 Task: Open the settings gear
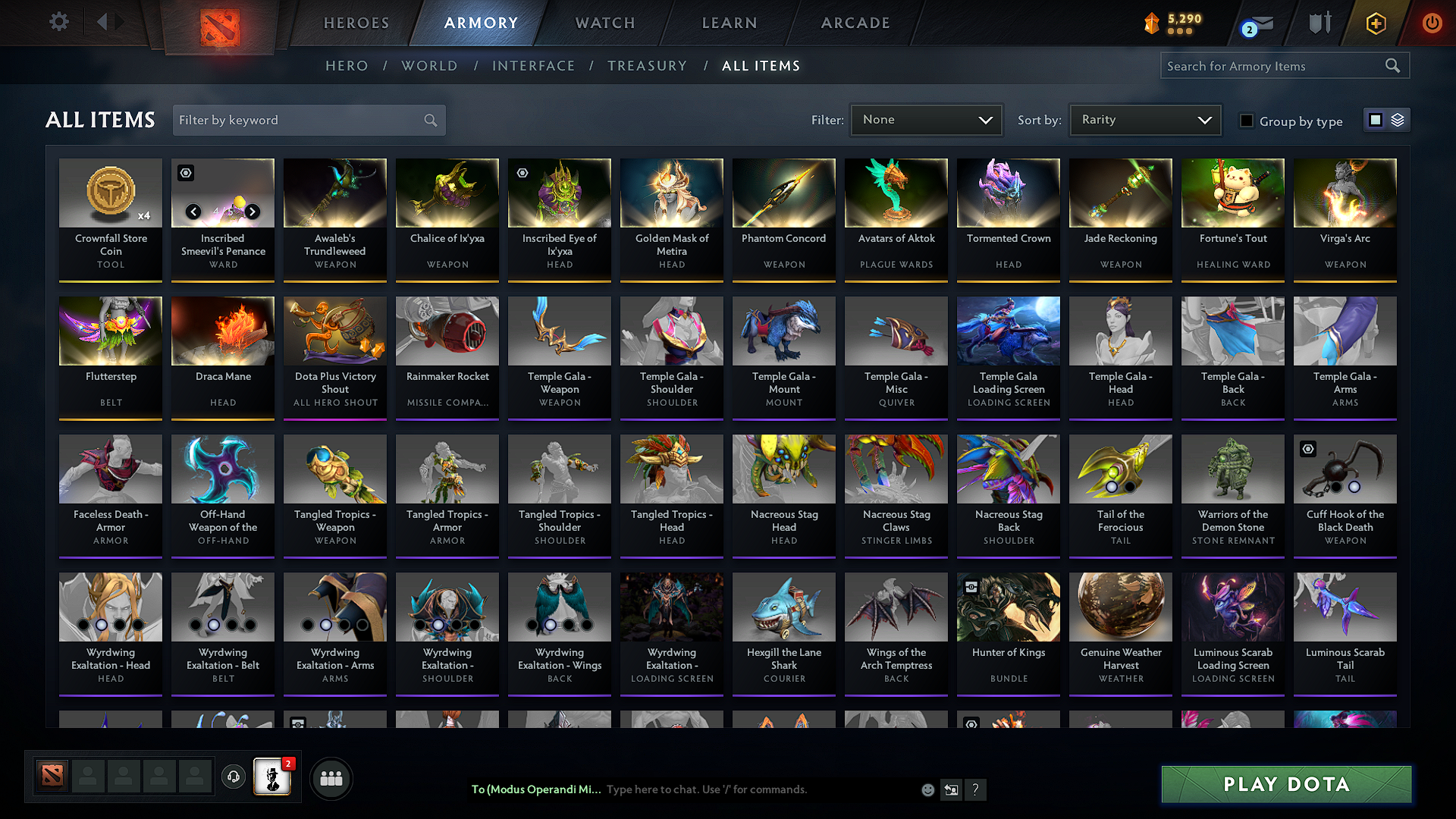[x=58, y=22]
